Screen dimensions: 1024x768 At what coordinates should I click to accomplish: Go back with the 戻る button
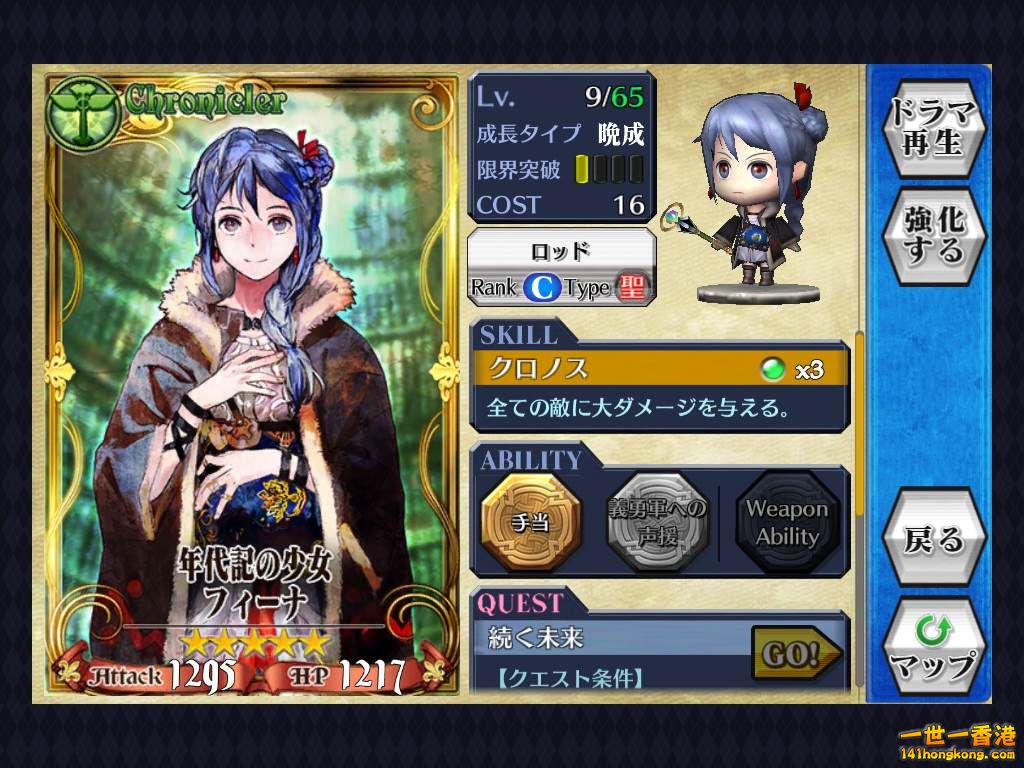(x=933, y=539)
